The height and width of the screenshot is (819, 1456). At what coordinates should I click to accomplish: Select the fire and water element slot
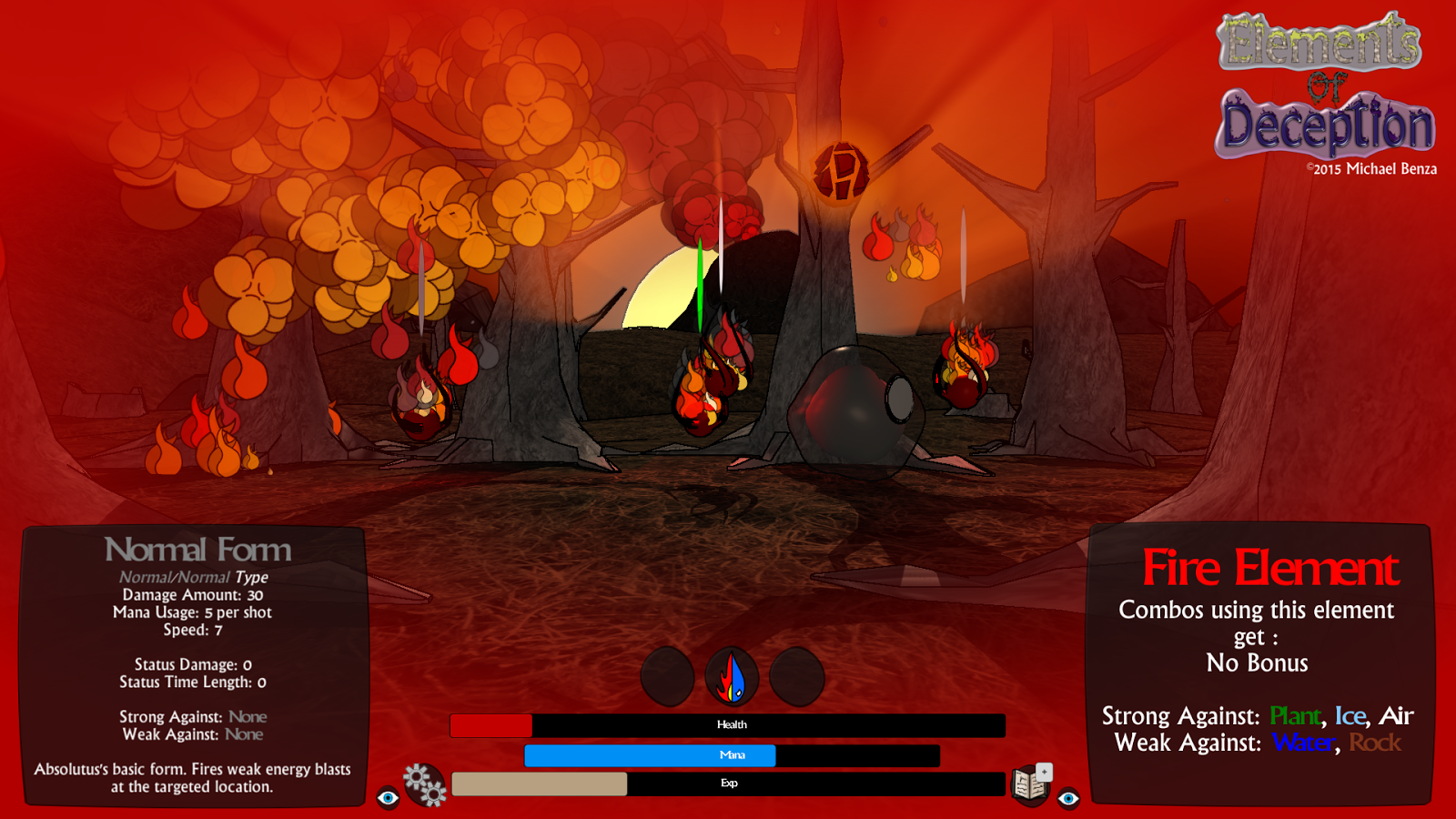point(733,678)
